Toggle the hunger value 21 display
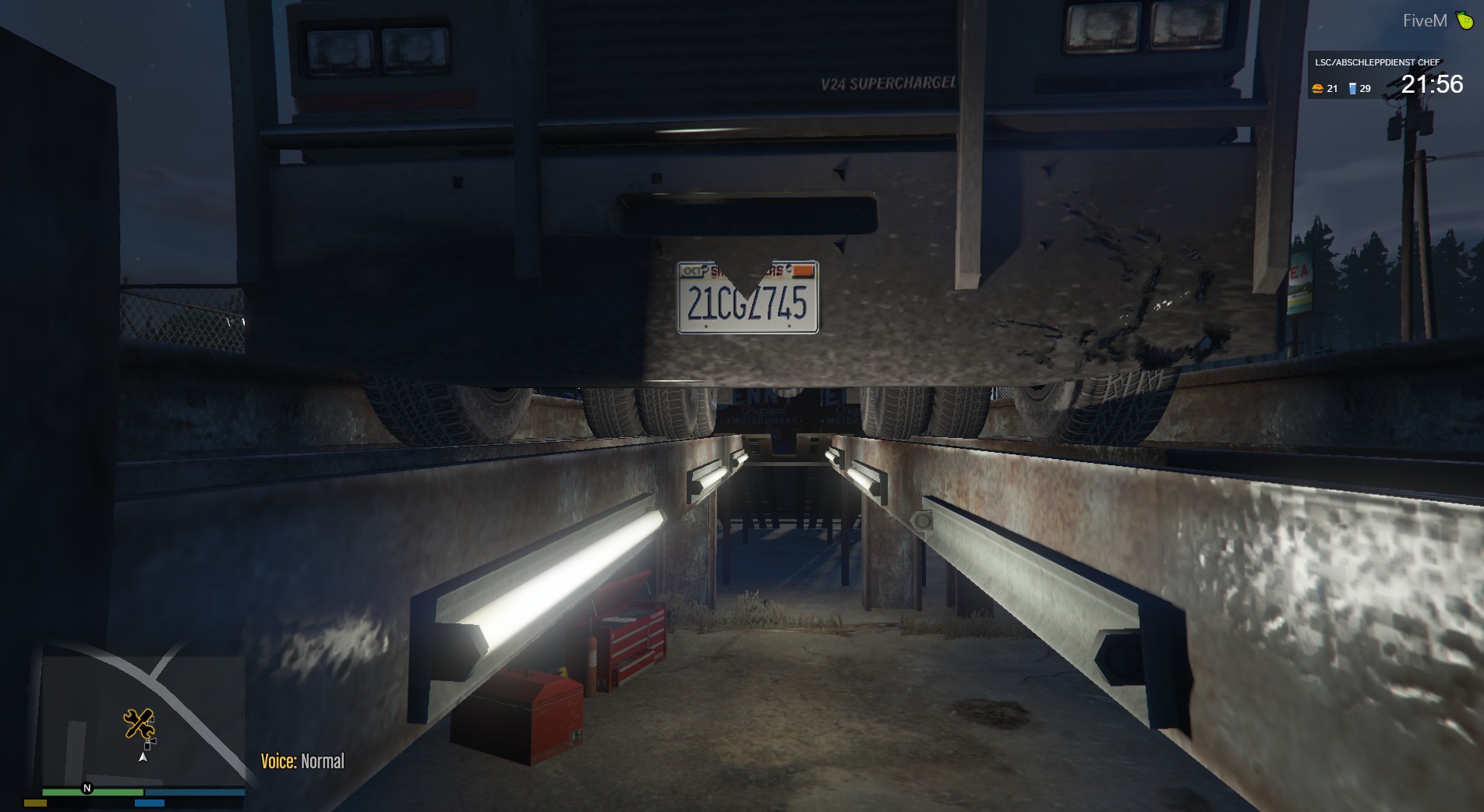 tap(1332, 88)
